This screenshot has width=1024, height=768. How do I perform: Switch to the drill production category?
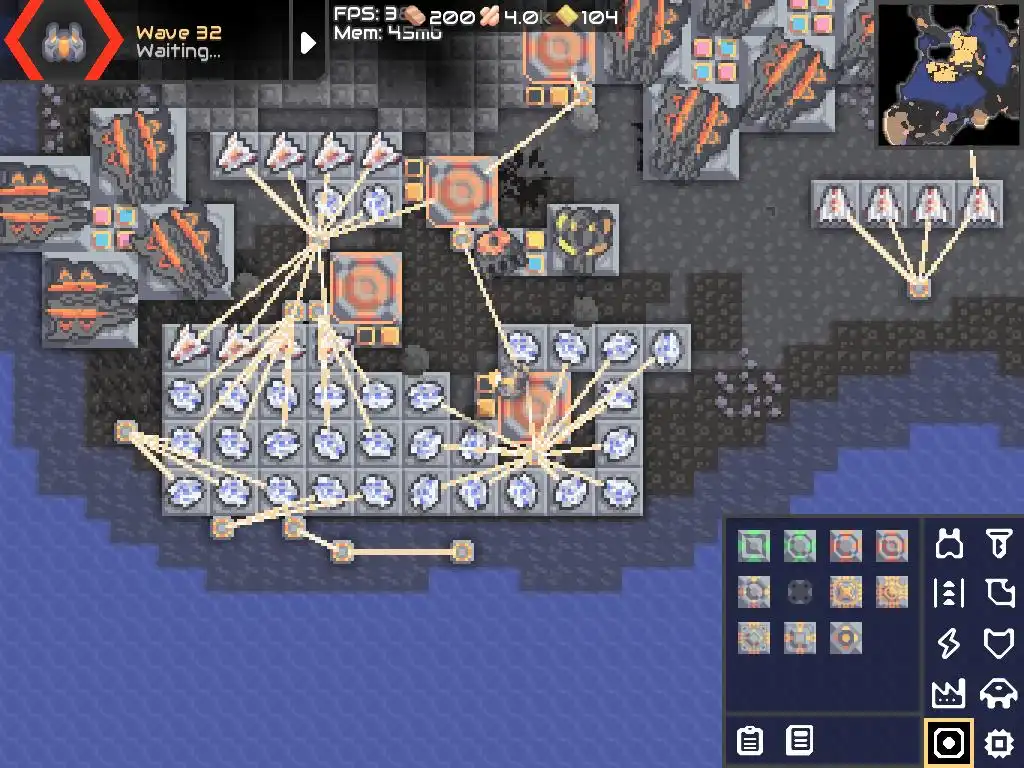coord(998,545)
